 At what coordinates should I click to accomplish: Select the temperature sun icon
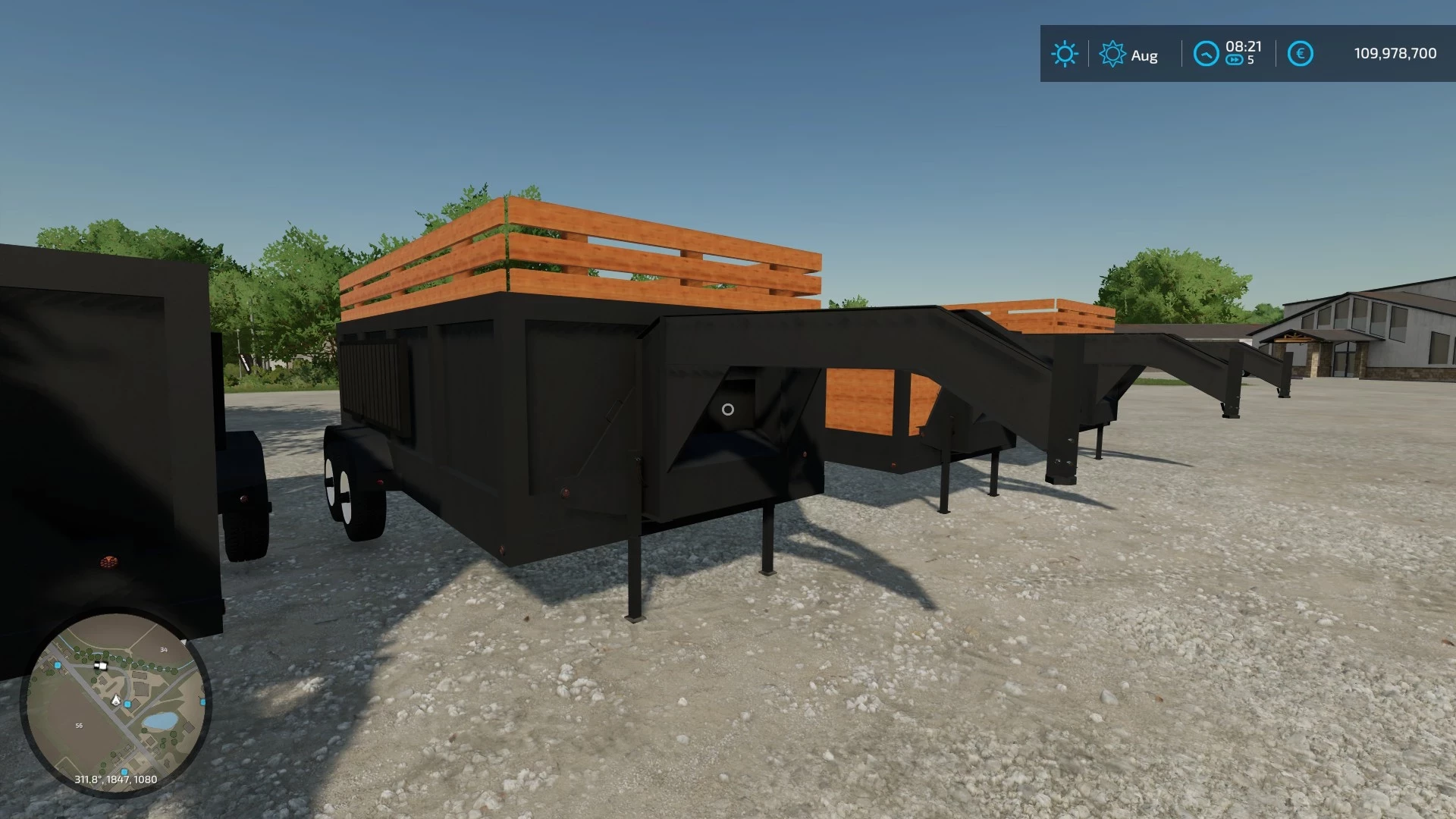point(1065,54)
